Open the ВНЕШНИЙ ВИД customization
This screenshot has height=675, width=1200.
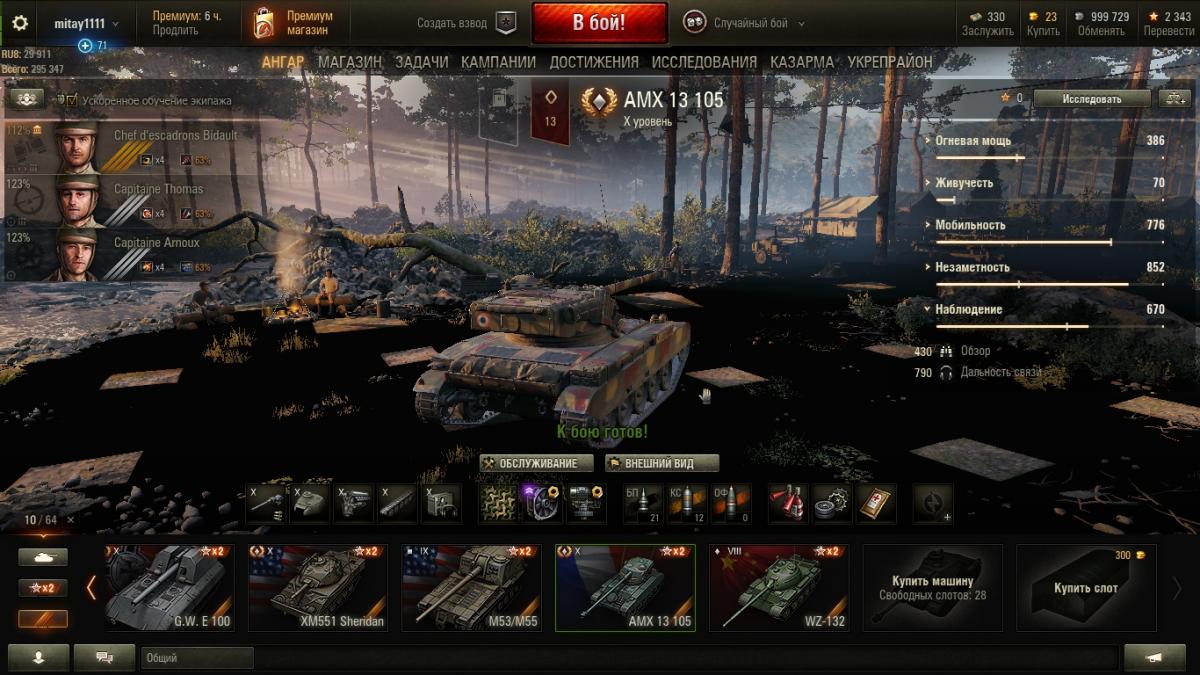coord(662,463)
